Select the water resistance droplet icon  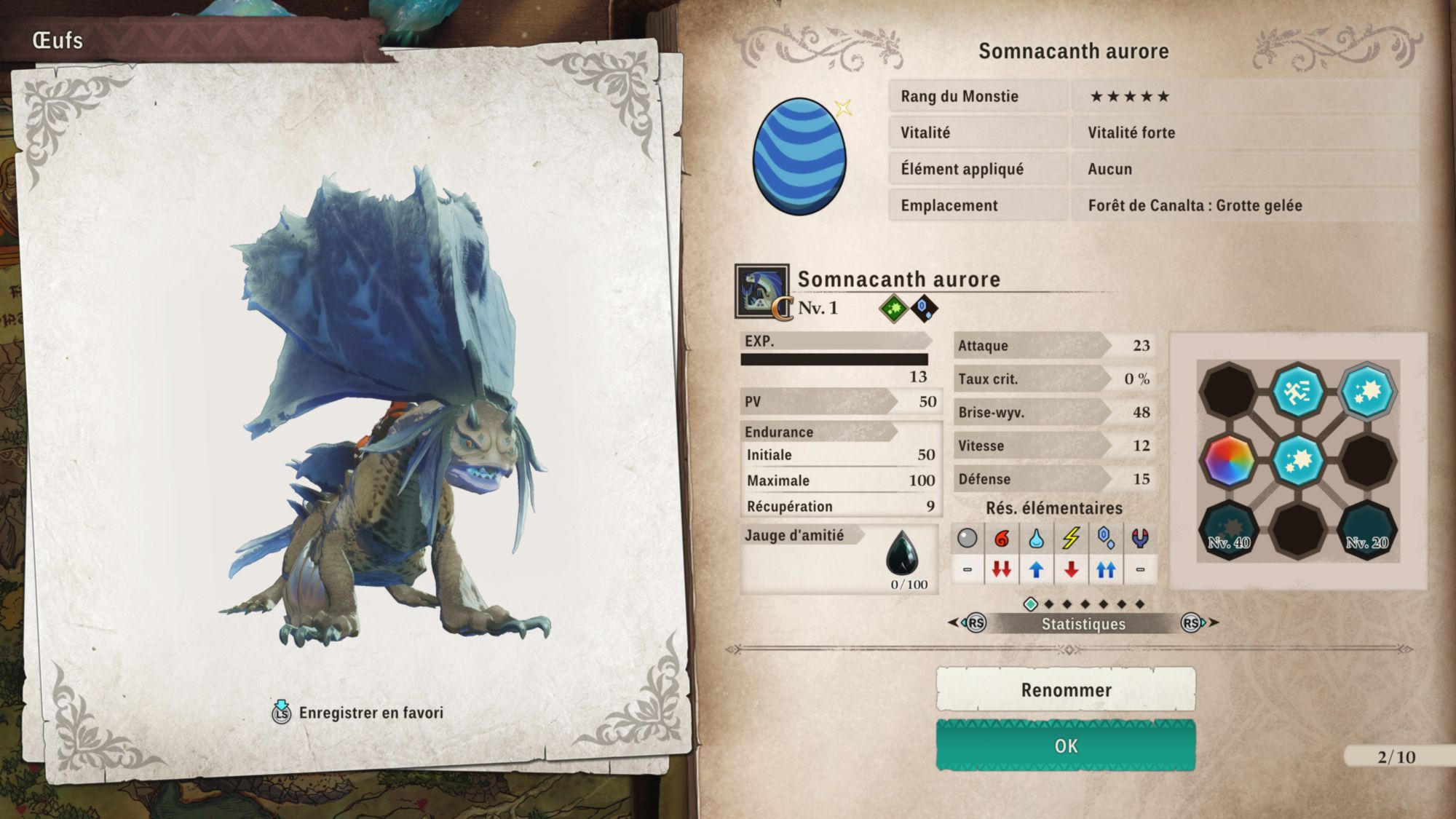tap(1036, 538)
